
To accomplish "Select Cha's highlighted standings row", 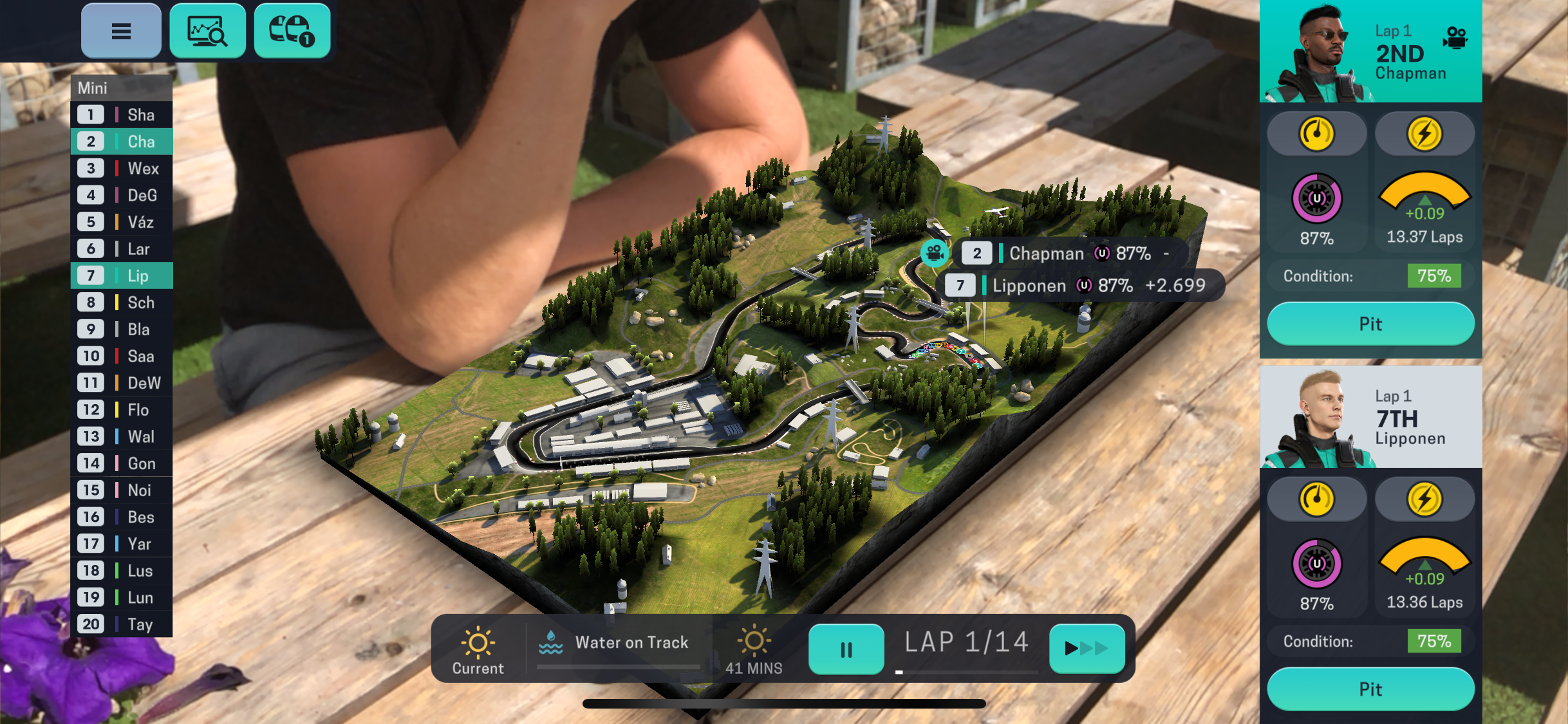I will tap(122, 142).
